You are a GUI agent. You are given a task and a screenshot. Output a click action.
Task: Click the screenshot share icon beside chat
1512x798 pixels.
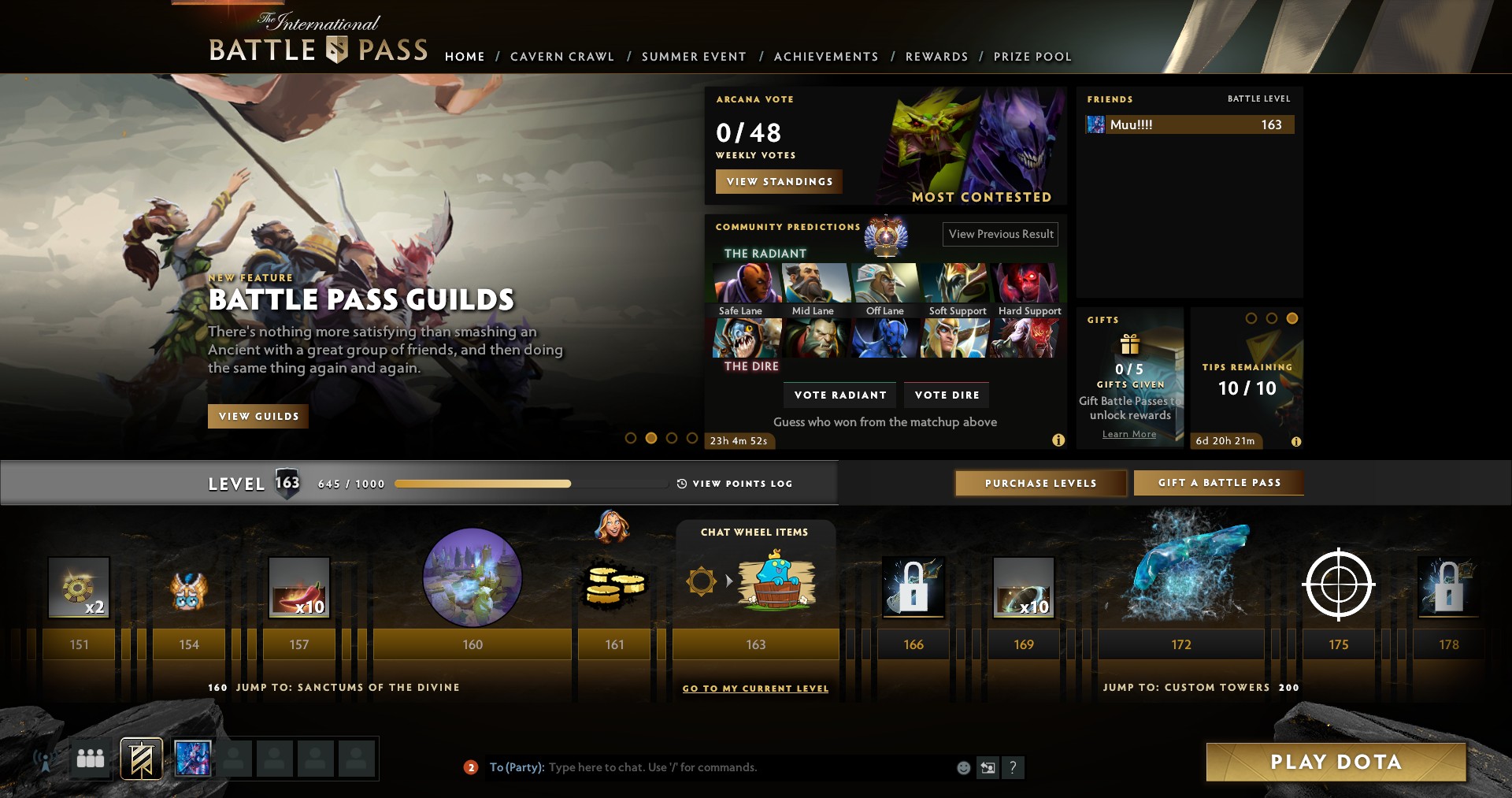[x=988, y=767]
